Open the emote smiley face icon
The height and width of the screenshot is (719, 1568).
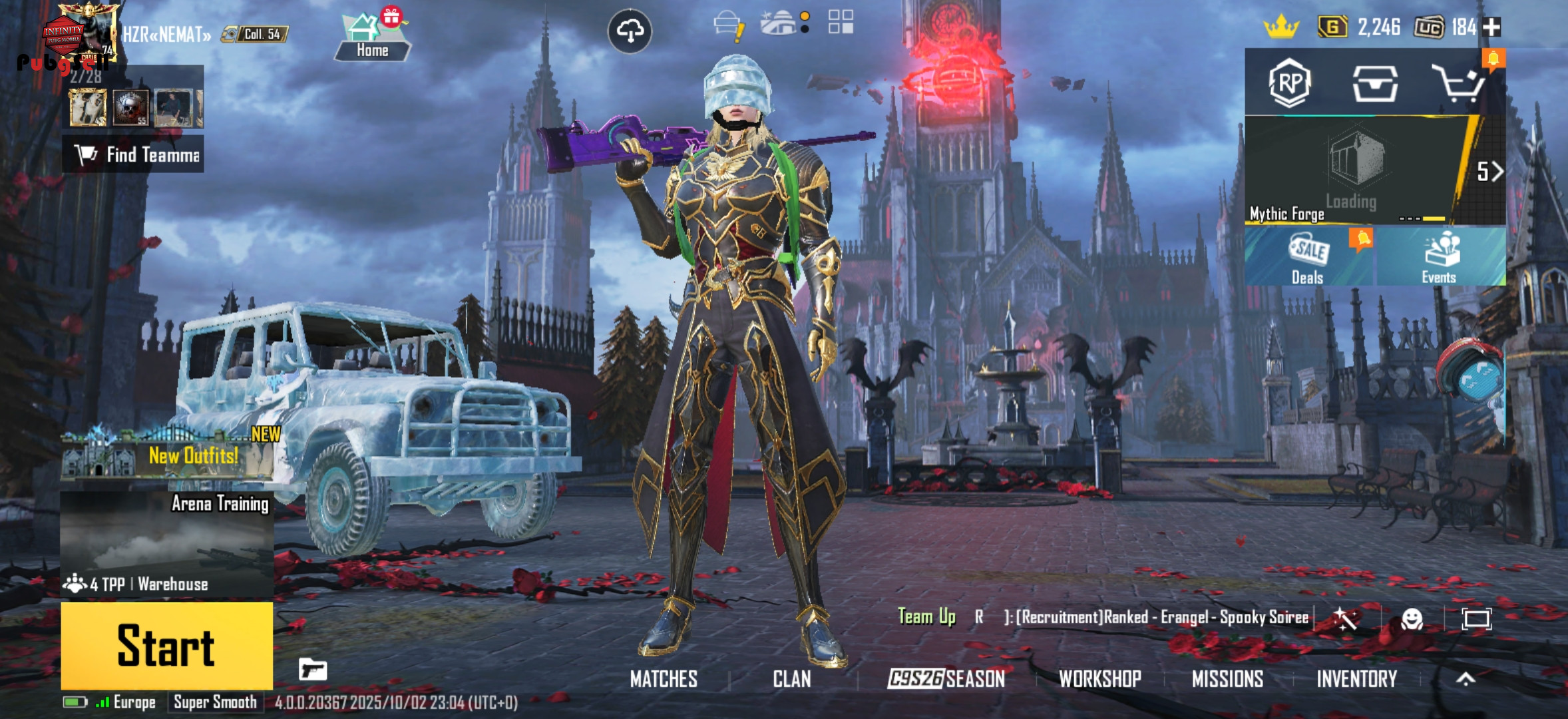[1412, 619]
